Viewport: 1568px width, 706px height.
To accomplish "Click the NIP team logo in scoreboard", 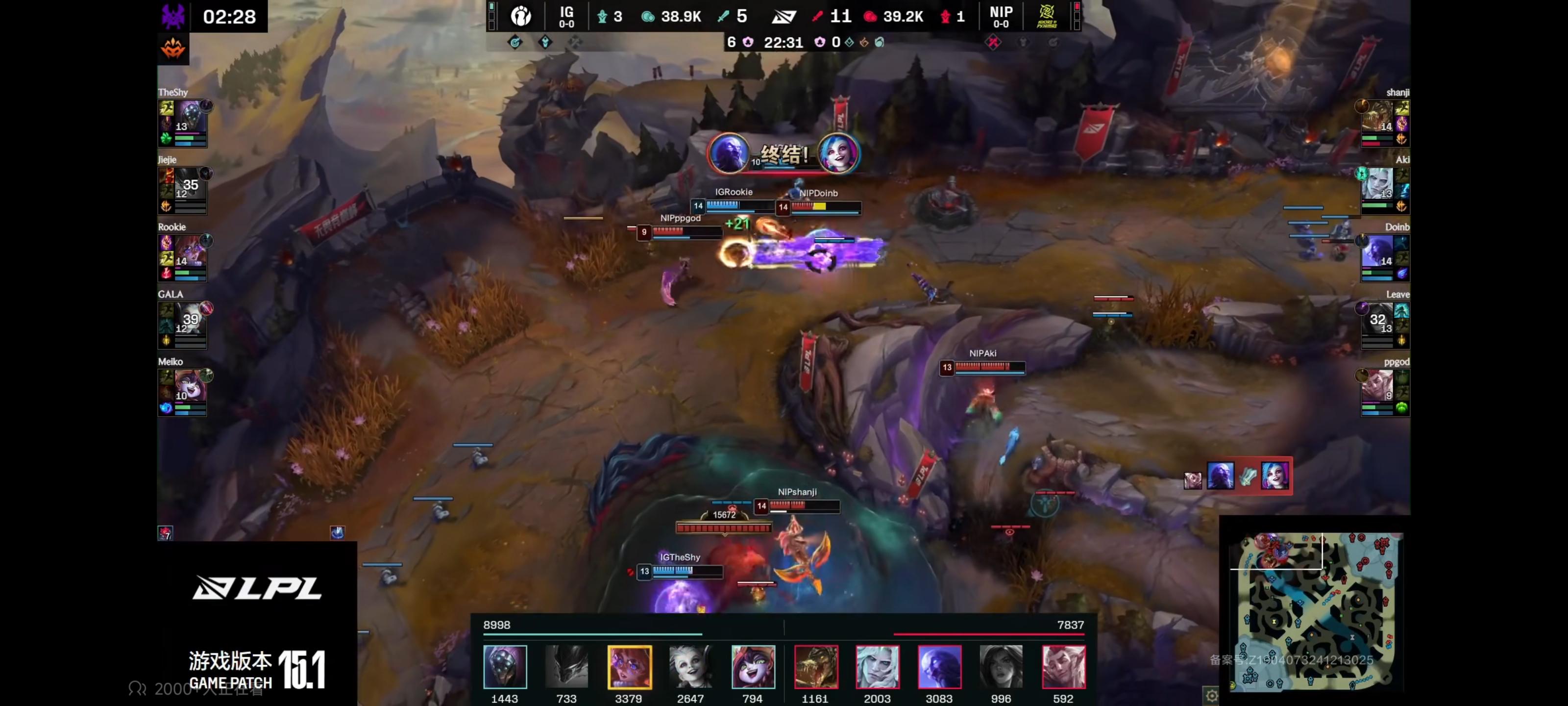I will (1046, 16).
